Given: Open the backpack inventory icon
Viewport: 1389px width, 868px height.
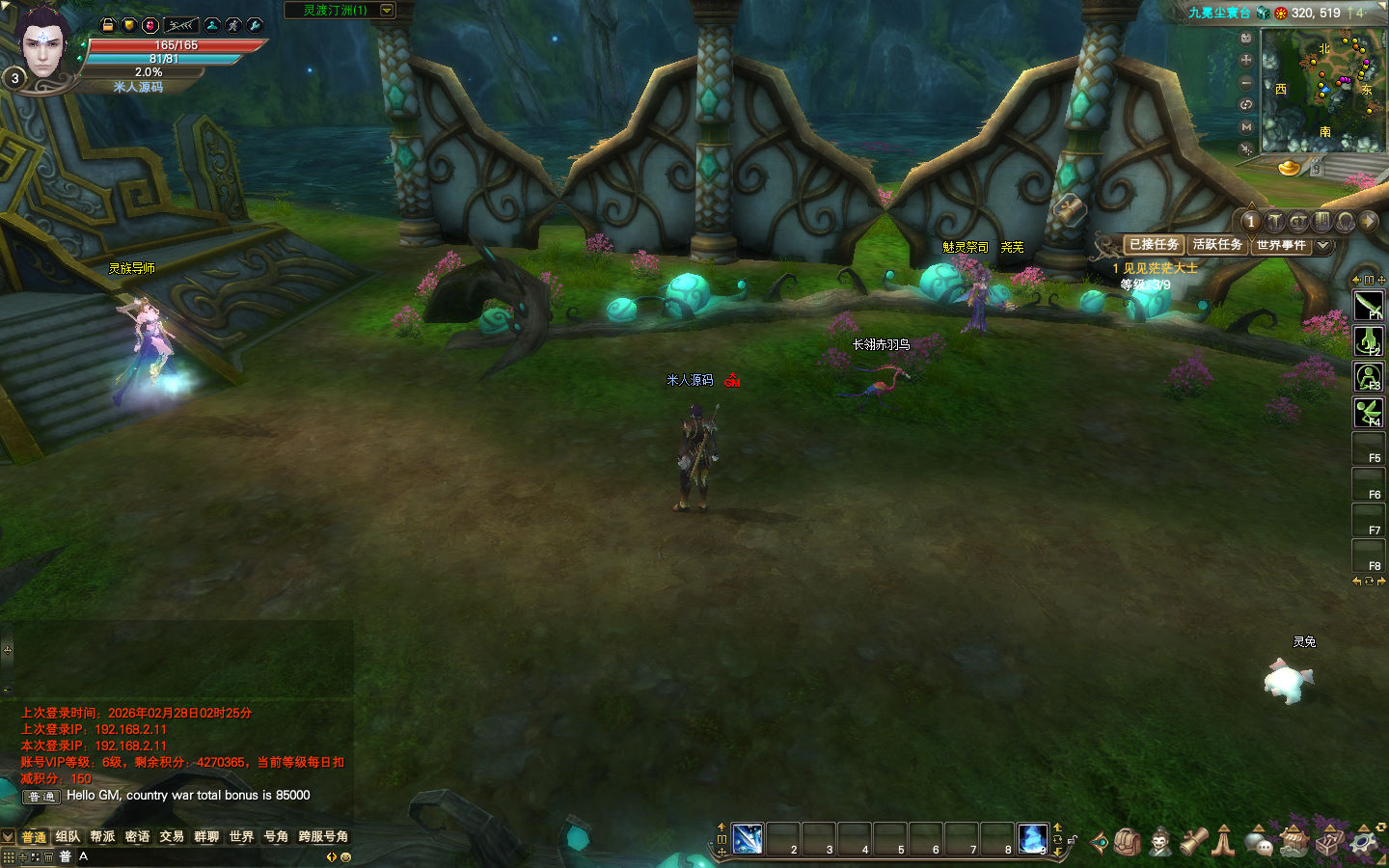Looking at the screenshot, I should tap(1127, 842).
